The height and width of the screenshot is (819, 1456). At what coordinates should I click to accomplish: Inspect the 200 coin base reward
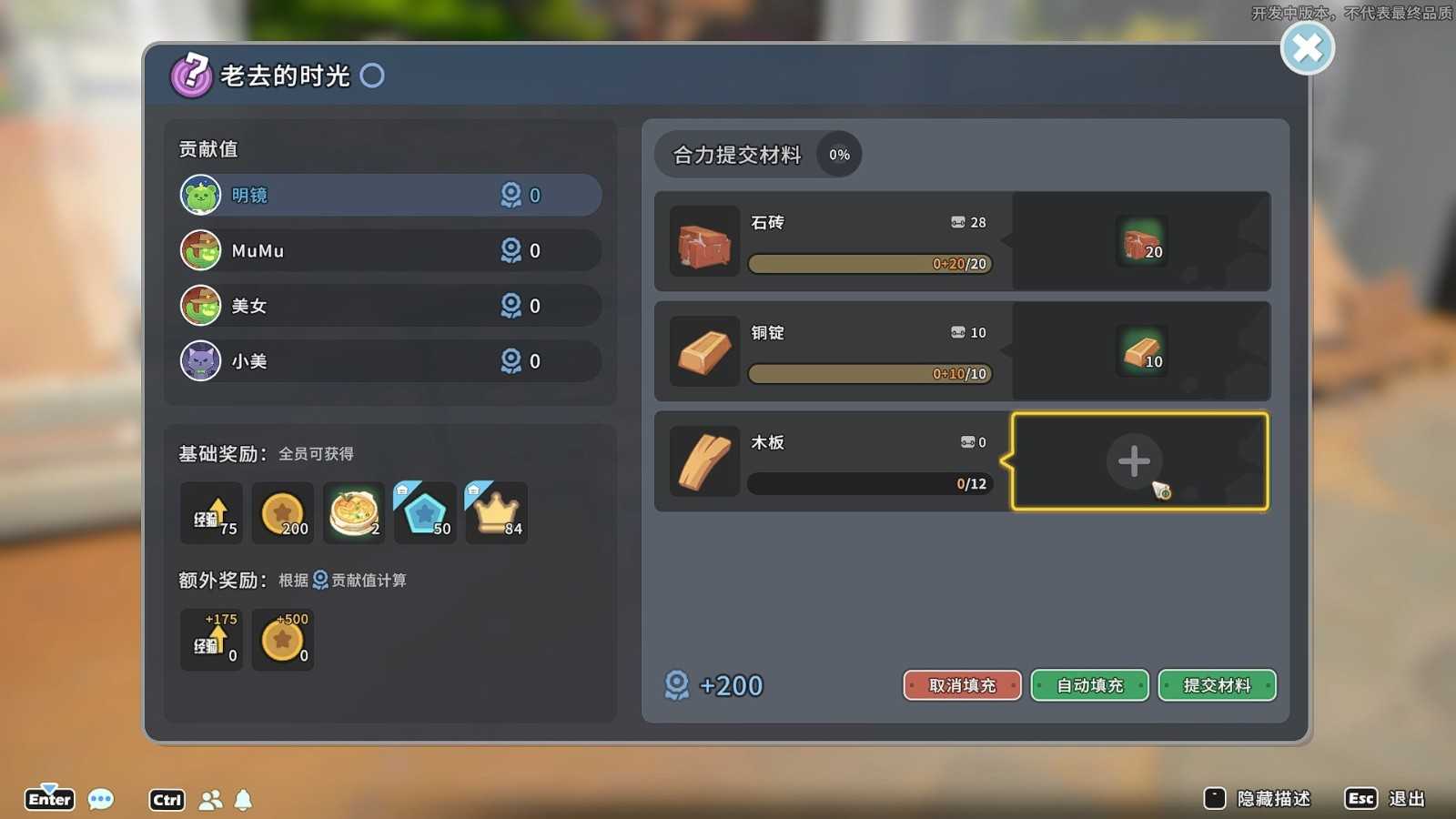coord(282,513)
